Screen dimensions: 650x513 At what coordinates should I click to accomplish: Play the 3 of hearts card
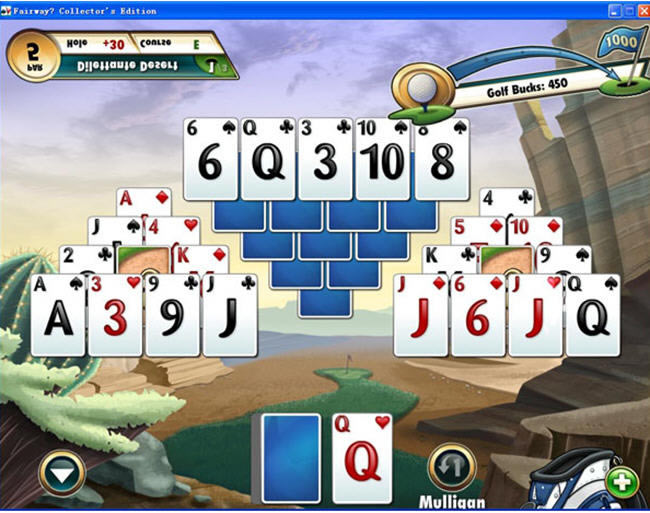click(x=115, y=316)
